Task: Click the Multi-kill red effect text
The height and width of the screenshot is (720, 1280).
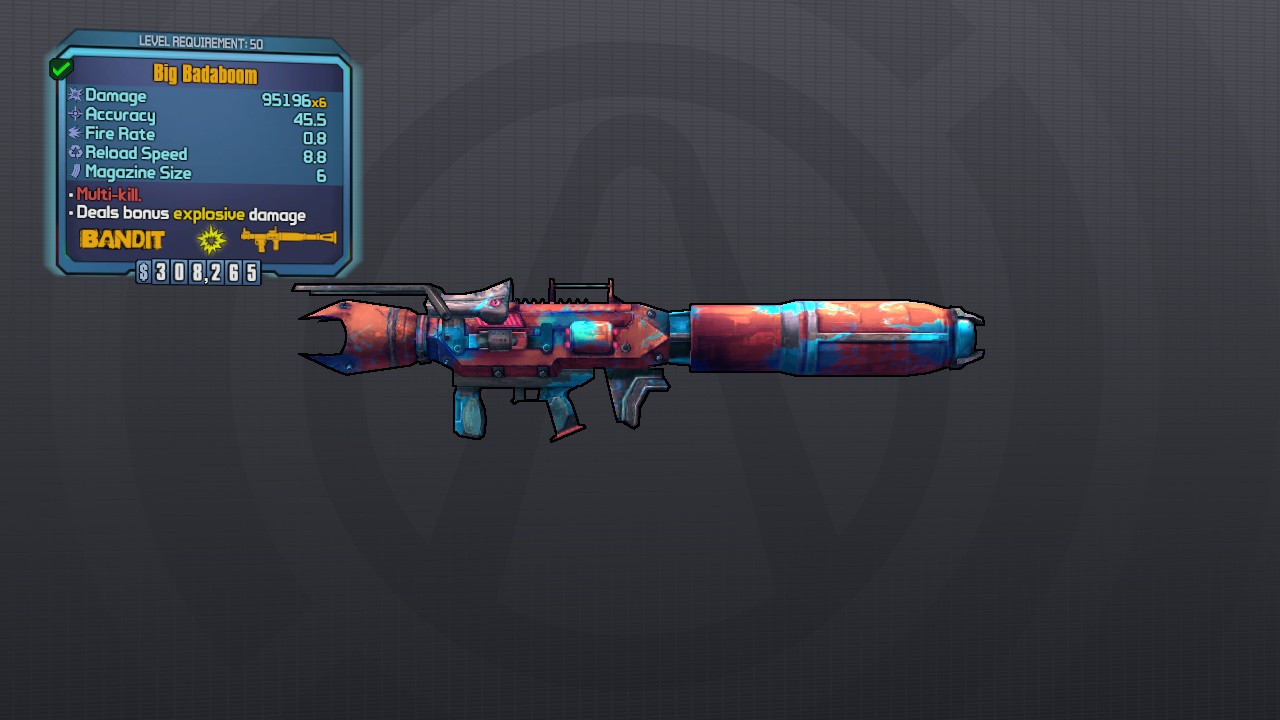Action: click(108, 193)
